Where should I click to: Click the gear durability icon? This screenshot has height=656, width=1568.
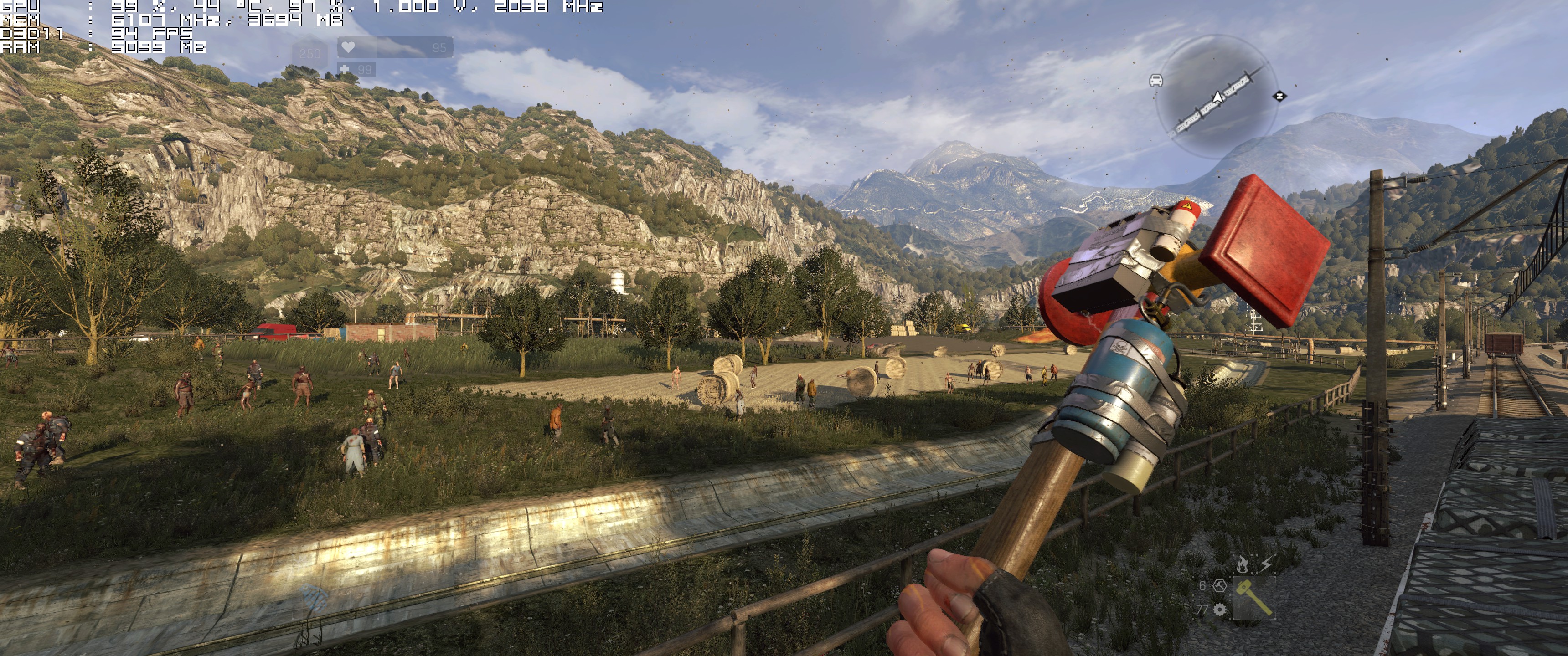(x=1219, y=609)
